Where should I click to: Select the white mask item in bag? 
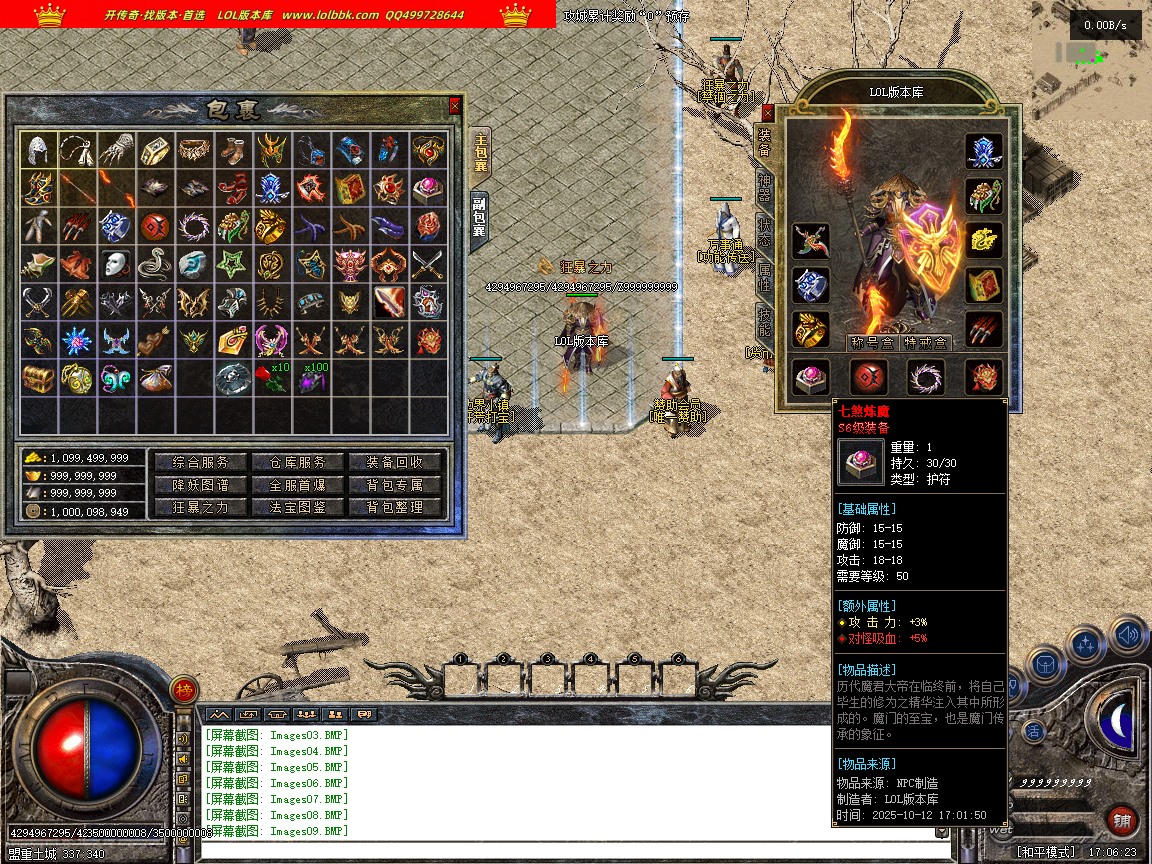pyautogui.click(x=116, y=264)
